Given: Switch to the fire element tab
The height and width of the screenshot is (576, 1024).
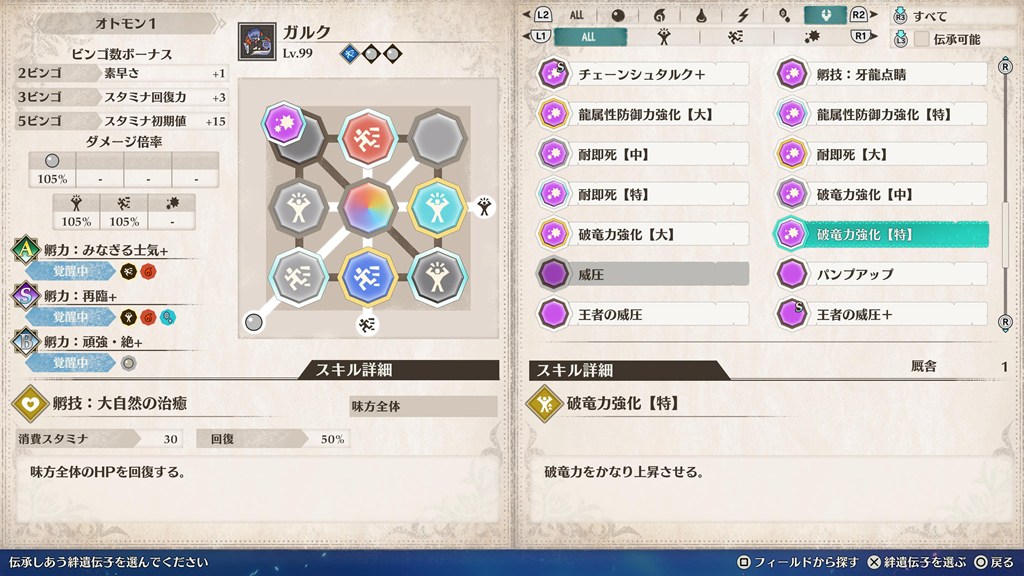Looking at the screenshot, I should point(660,15).
